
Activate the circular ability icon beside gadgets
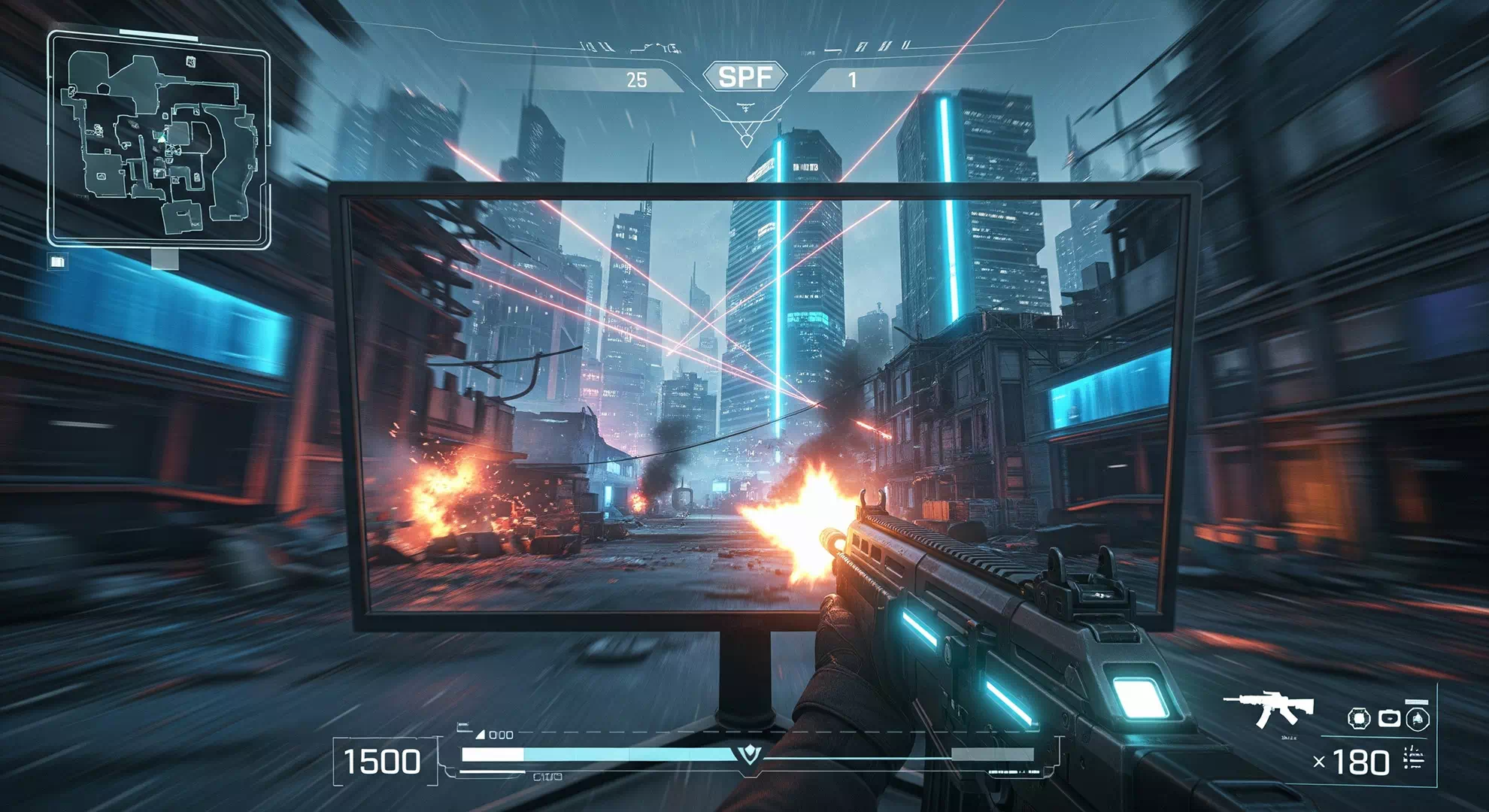(1418, 719)
